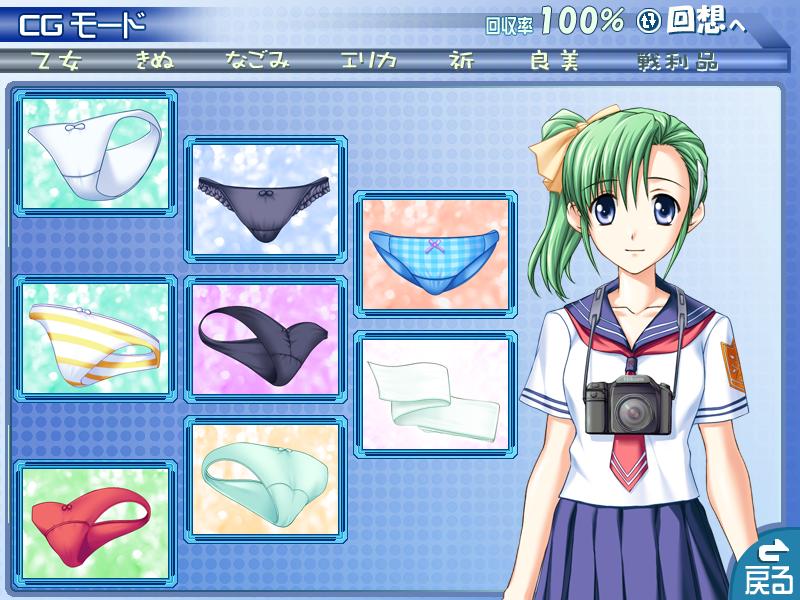Open the きぬ character tab

(157, 61)
